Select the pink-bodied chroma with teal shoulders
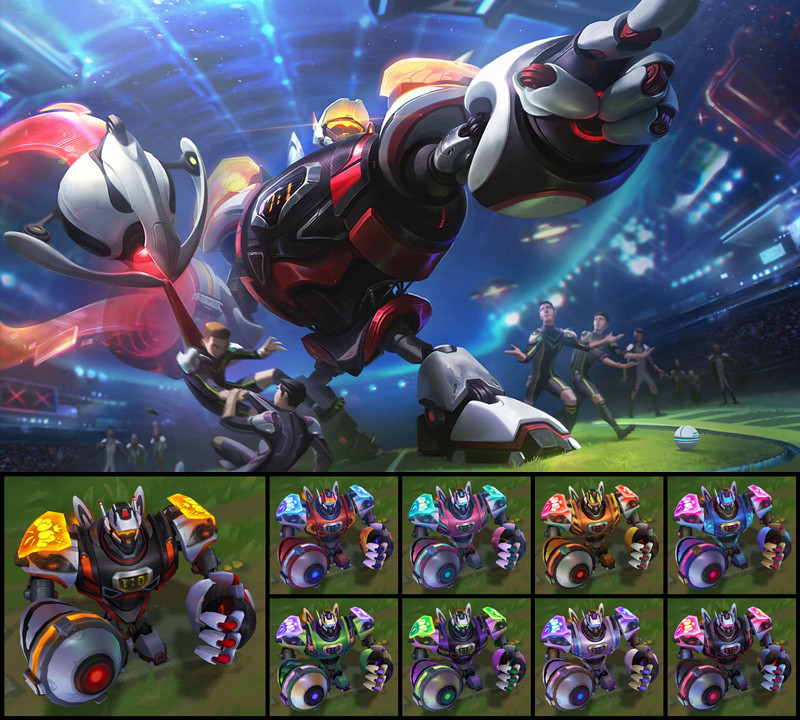800x720 pixels. click(x=465, y=536)
